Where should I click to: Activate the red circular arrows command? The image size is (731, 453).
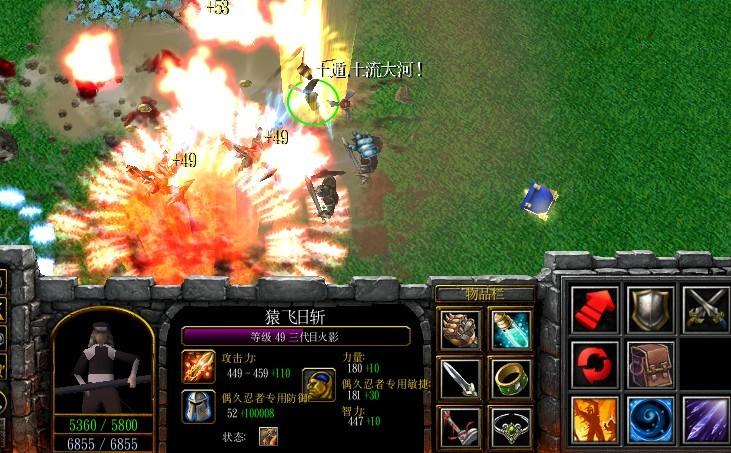click(592, 364)
